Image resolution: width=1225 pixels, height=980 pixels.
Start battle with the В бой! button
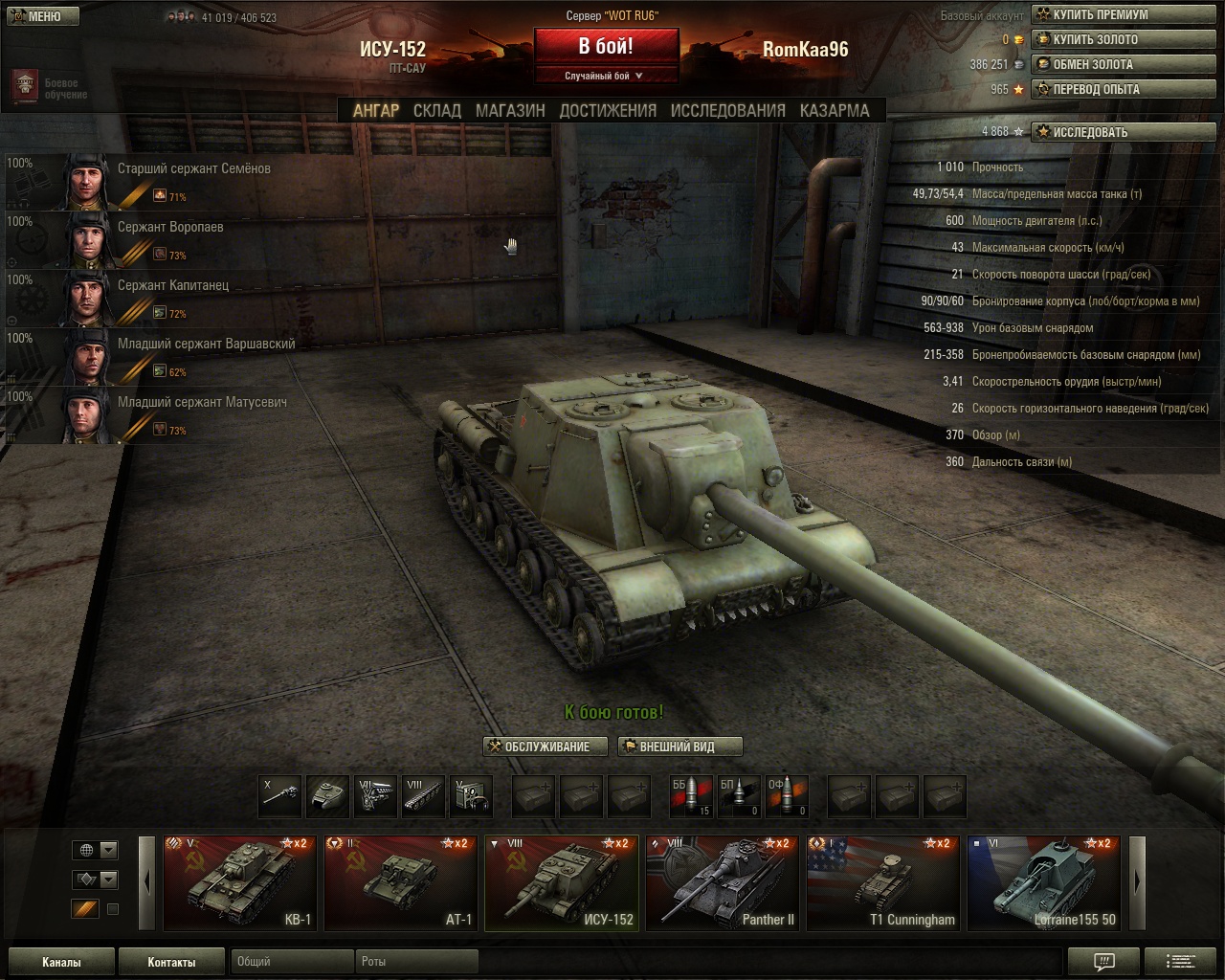[x=606, y=47]
